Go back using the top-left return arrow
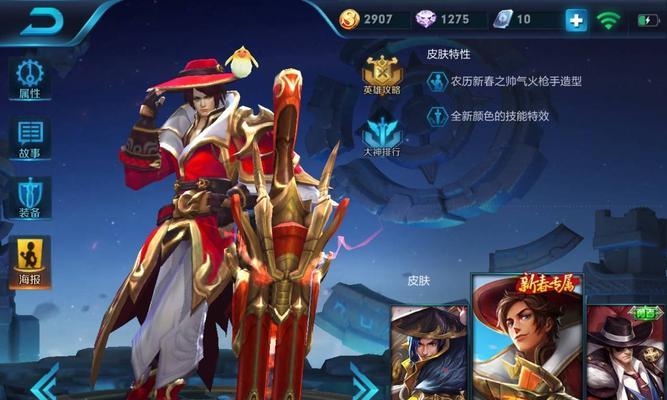This screenshot has width=667, height=400. click(x=41, y=19)
